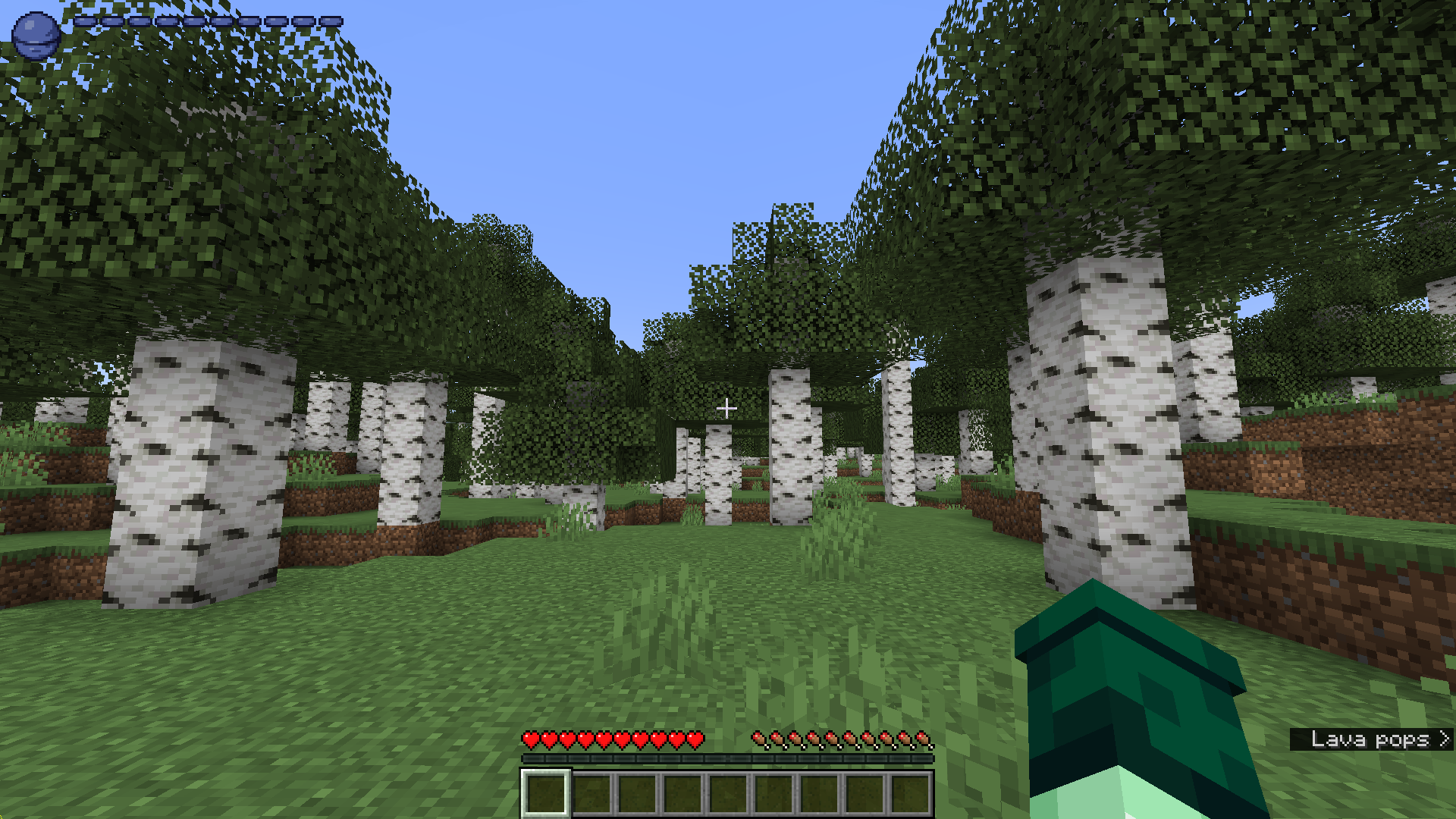The width and height of the screenshot is (1456, 819).
Task: Click the third hotbar slot
Action: pos(635,790)
